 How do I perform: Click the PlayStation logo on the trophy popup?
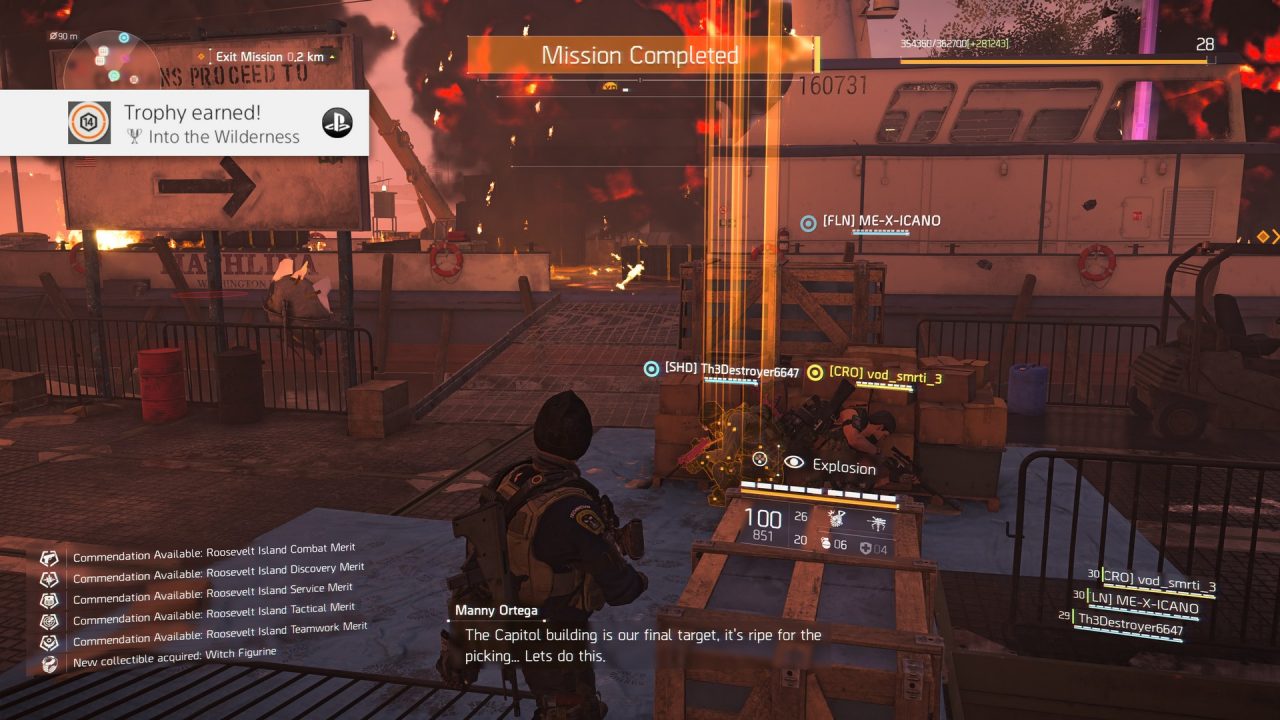point(337,122)
